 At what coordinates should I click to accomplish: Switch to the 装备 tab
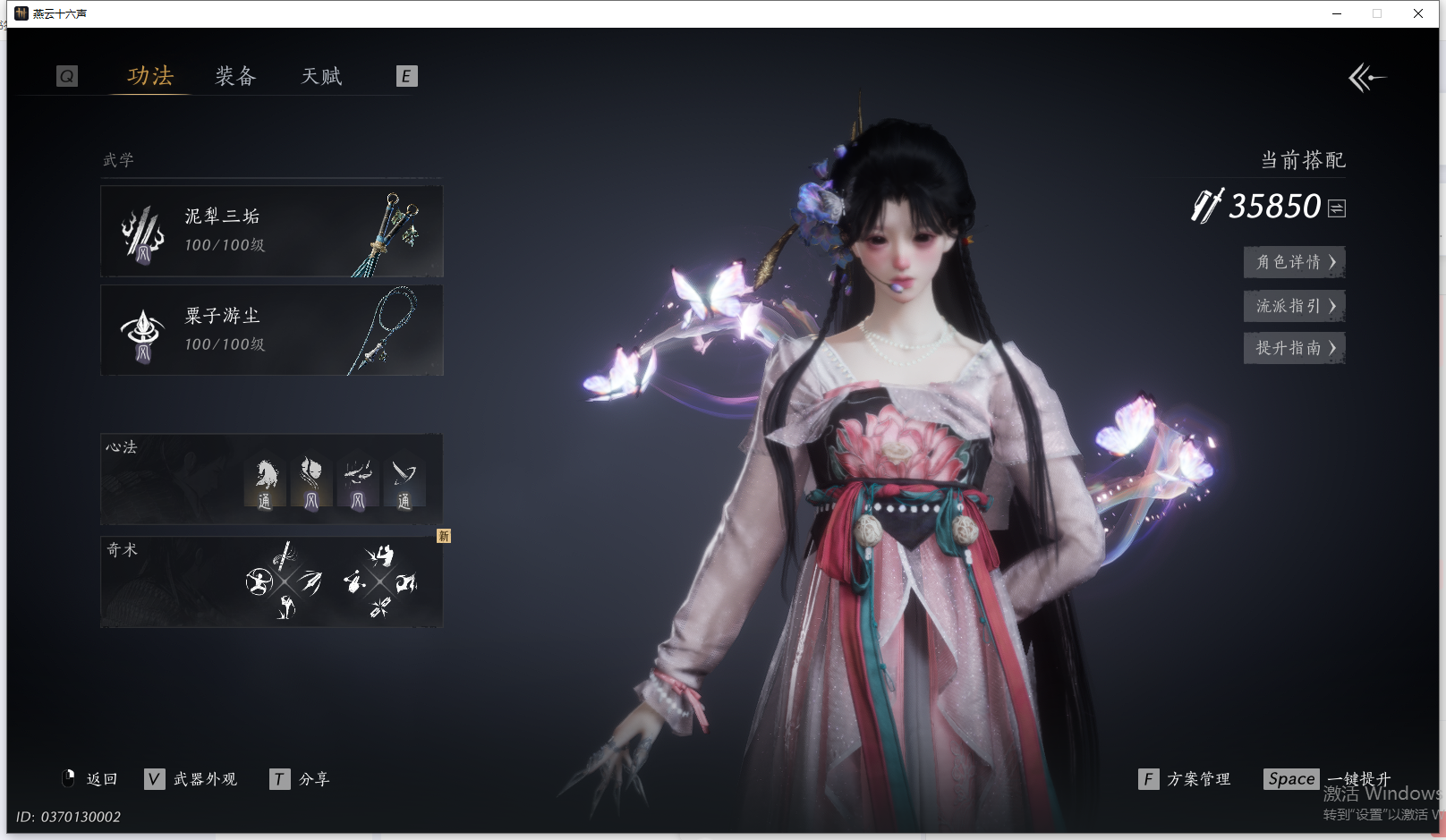[235, 77]
